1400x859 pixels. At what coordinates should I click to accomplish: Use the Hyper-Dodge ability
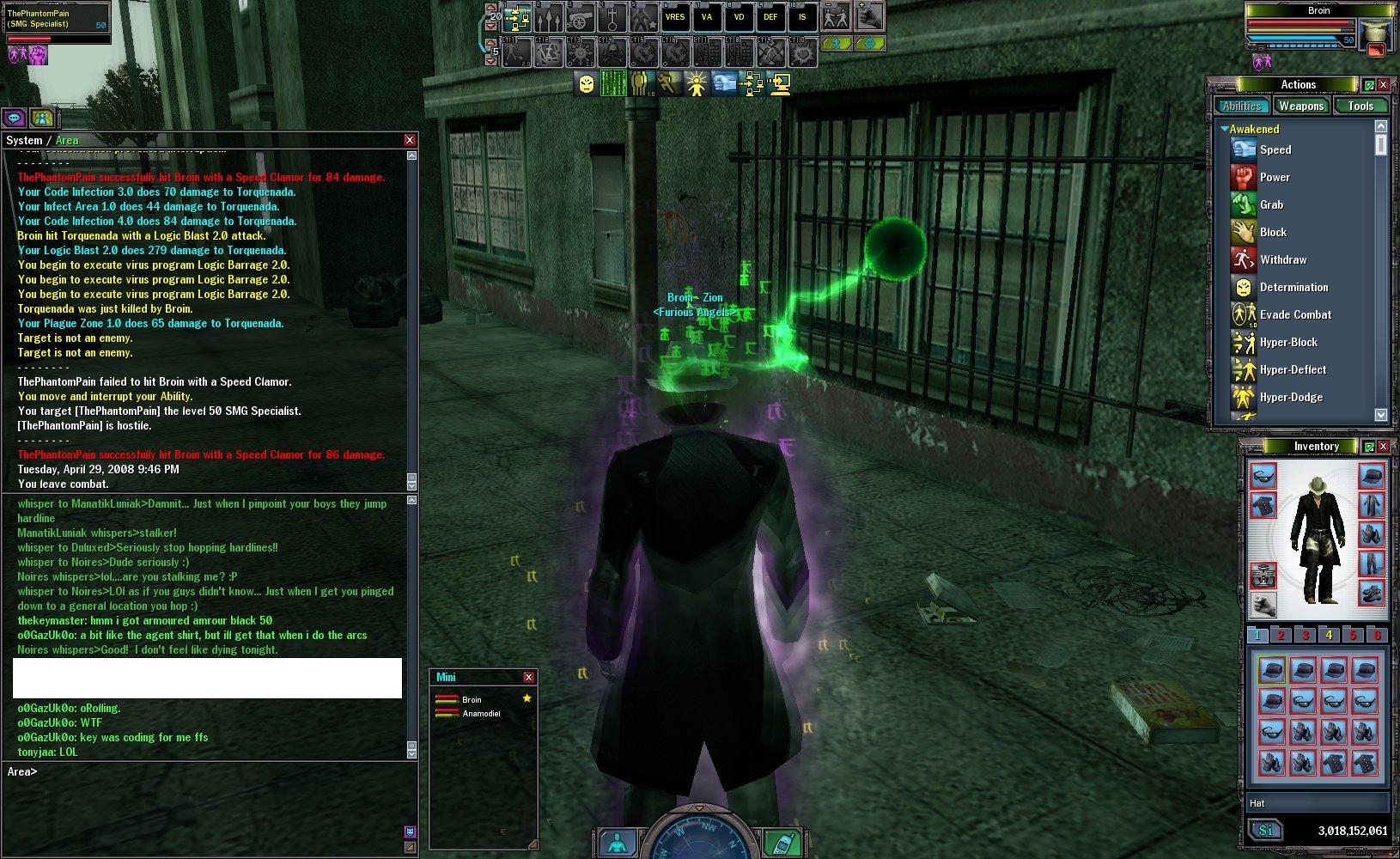pyautogui.click(x=1291, y=397)
